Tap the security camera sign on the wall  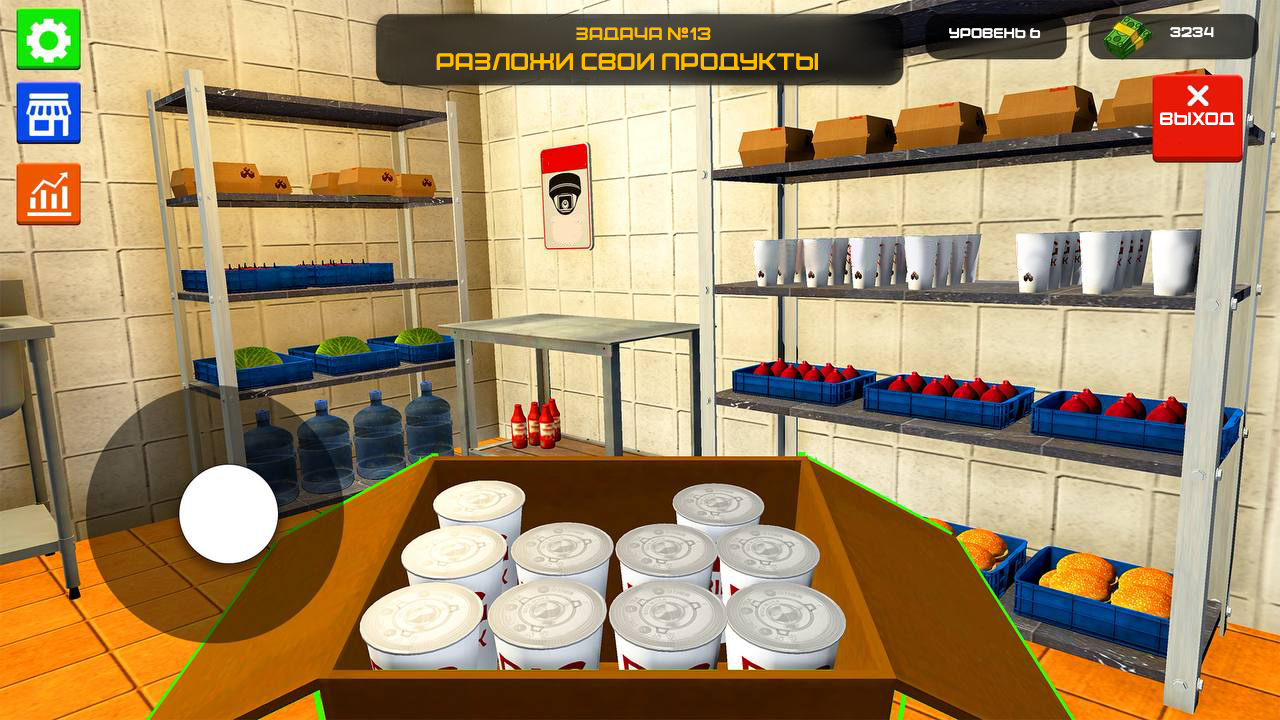point(566,197)
